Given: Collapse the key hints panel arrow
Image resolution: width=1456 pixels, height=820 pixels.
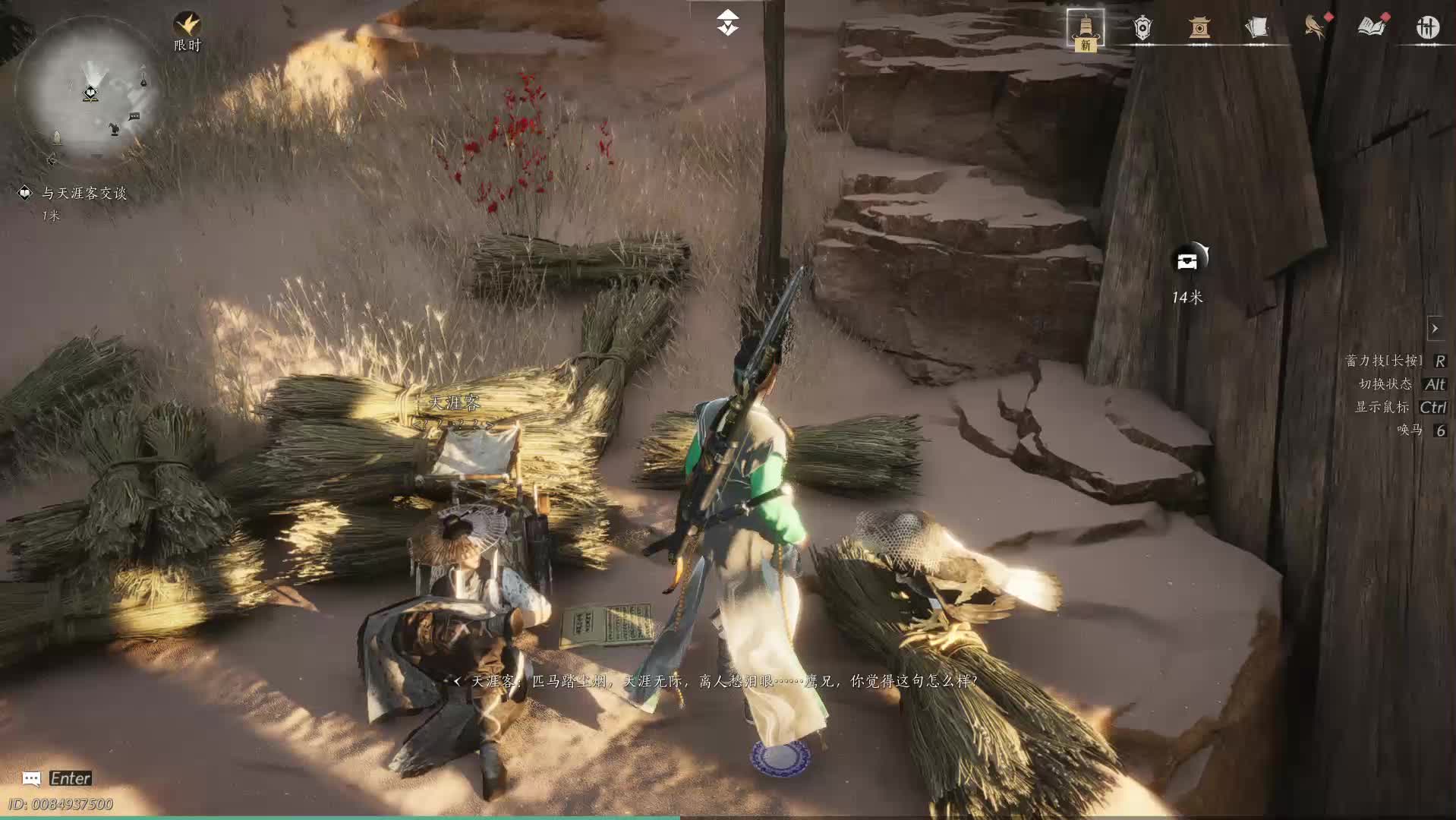Looking at the screenshot, I should tap(1435, 329).
